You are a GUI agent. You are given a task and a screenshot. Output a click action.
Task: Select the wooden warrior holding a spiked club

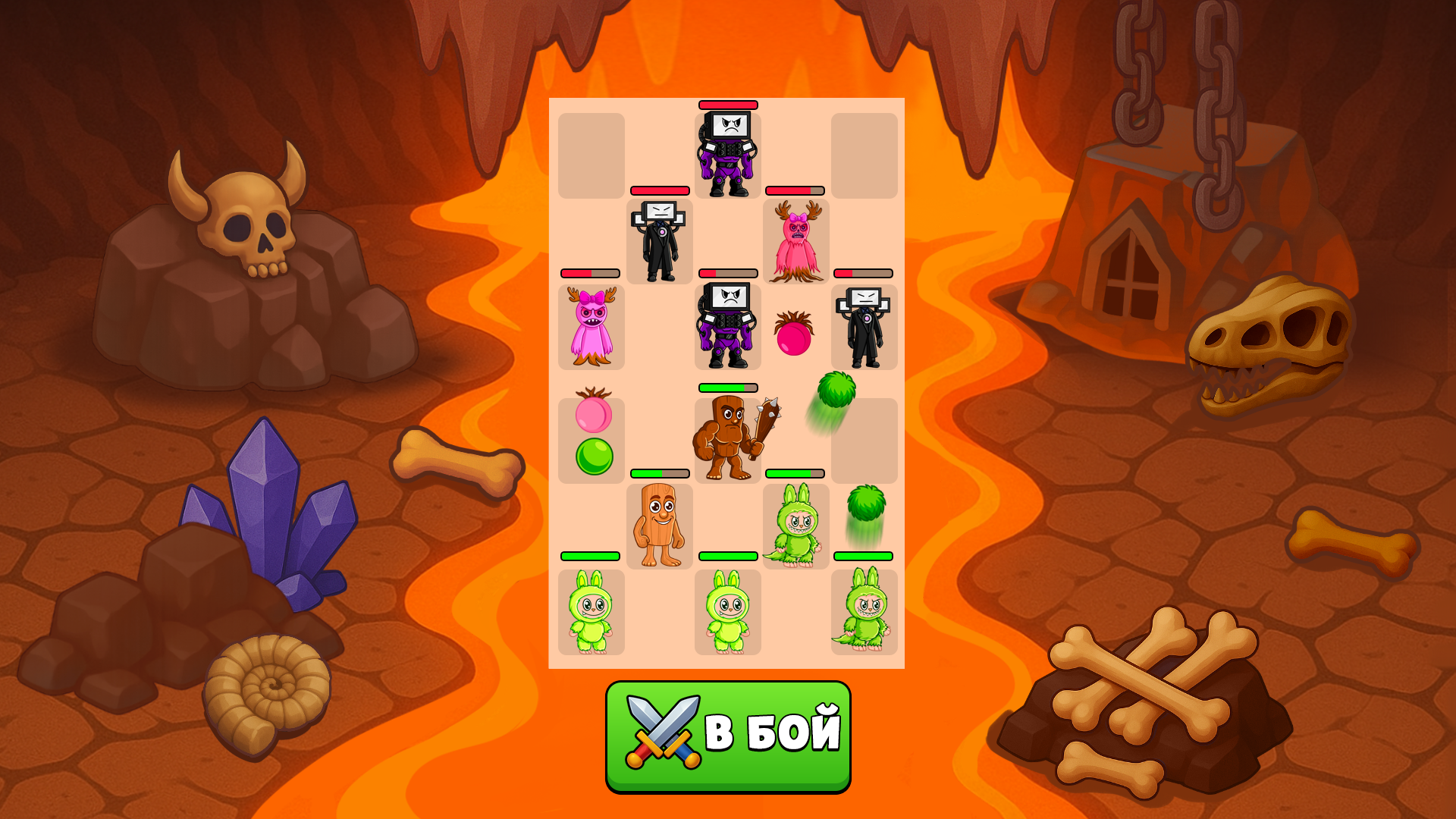click(726, 438)
